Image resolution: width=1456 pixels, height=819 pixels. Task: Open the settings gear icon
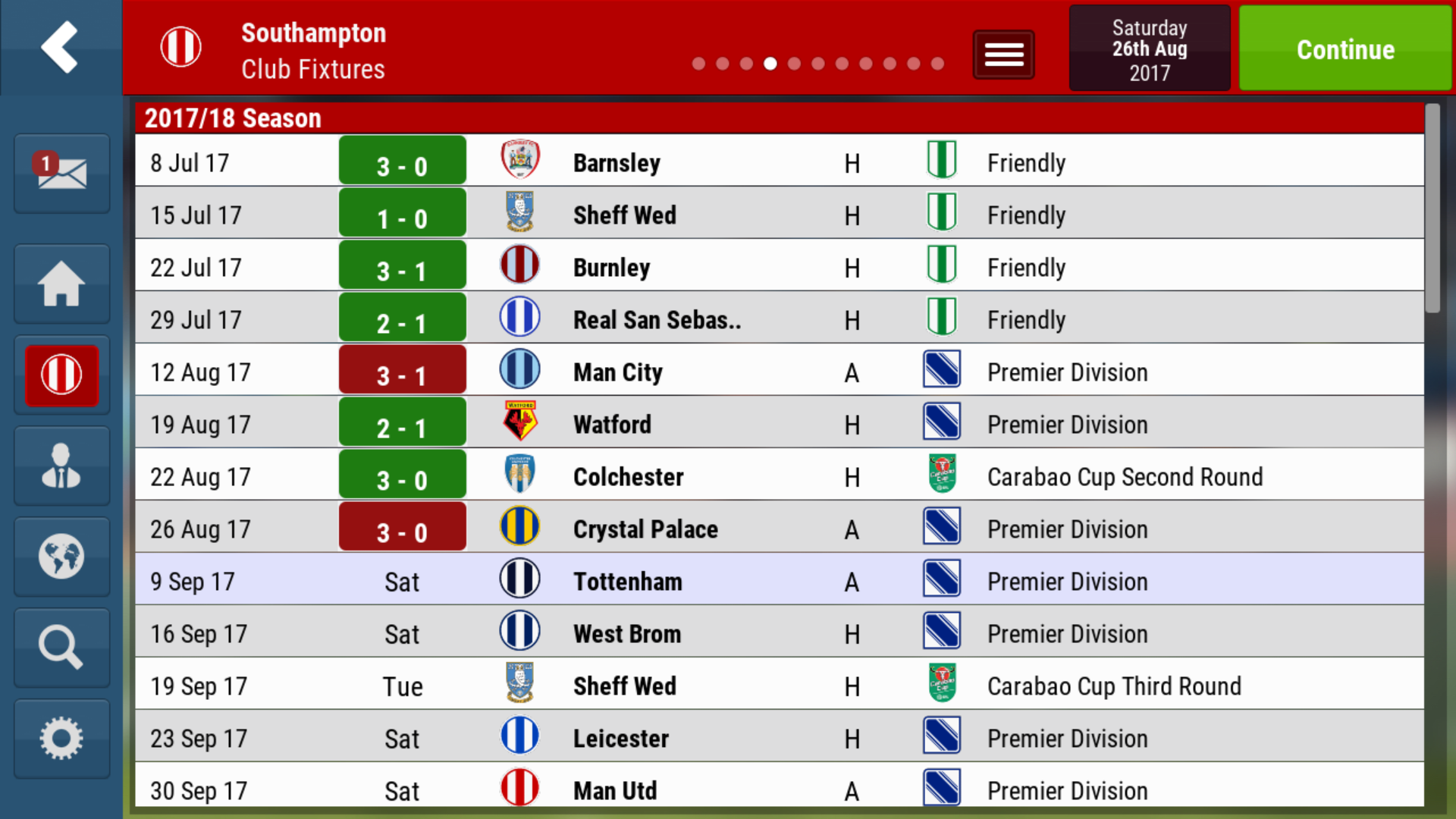[61, 739]
